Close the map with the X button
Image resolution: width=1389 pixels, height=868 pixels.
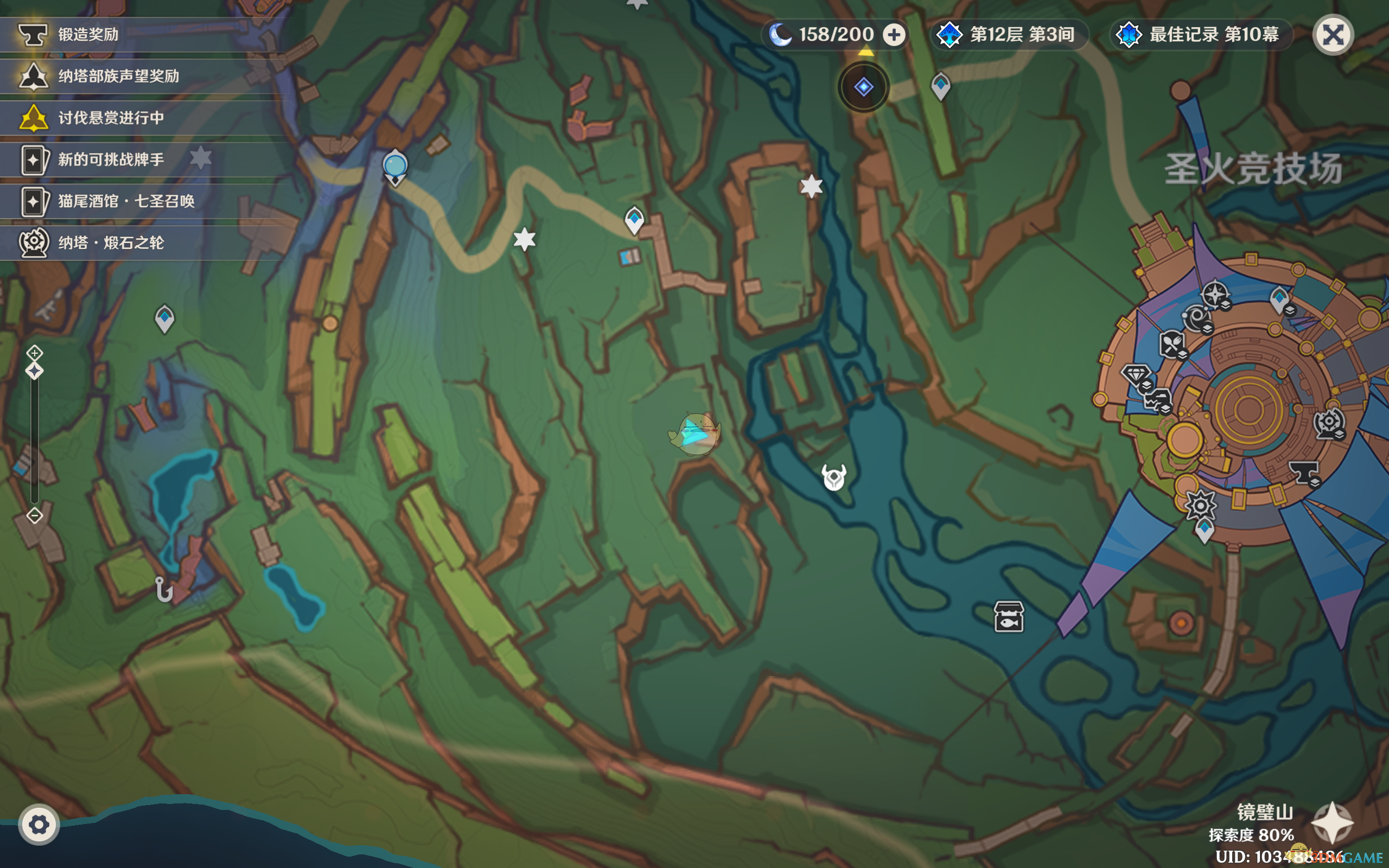point(1333,35)
